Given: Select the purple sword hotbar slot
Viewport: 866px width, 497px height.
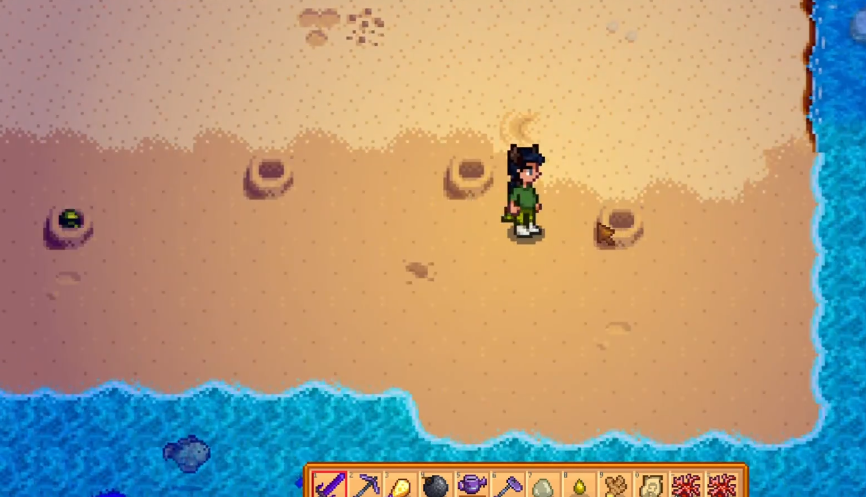Looking at the screenshot, I should tap(329, 486).
